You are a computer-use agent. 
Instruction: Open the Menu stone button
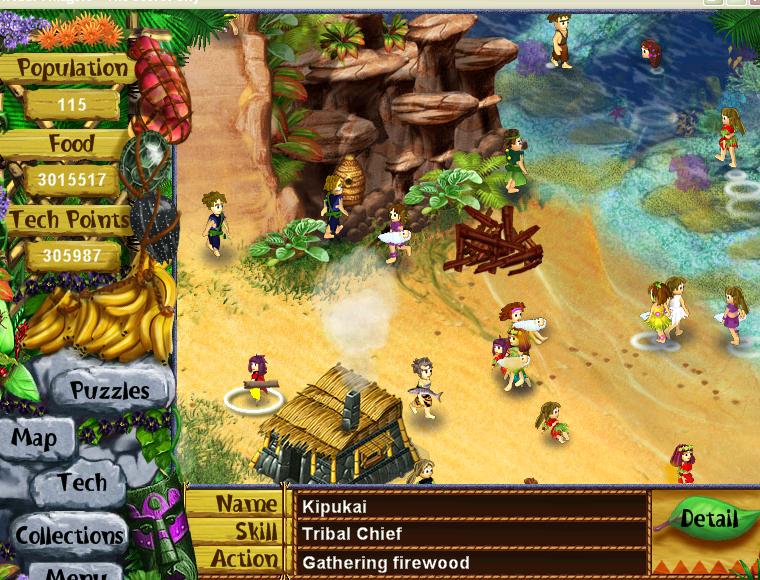72,573
